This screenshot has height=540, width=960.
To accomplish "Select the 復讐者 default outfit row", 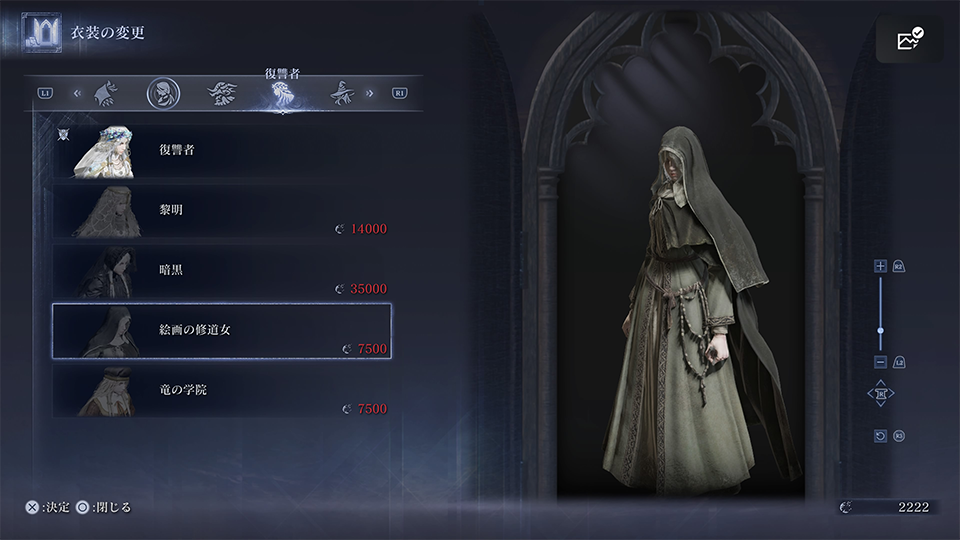I will click(222, 151).
